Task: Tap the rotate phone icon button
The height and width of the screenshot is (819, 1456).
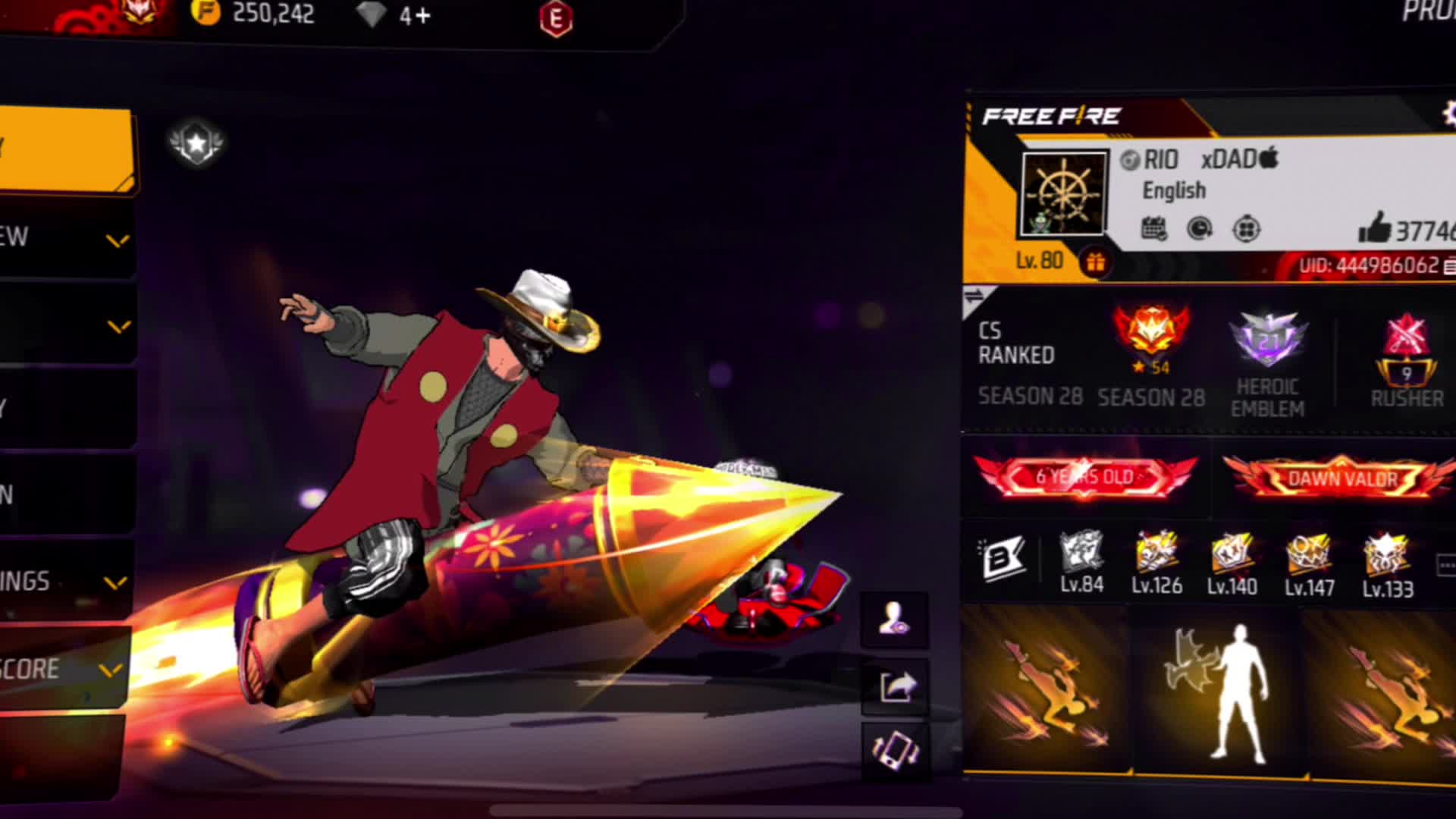Action: pos(896,750)
